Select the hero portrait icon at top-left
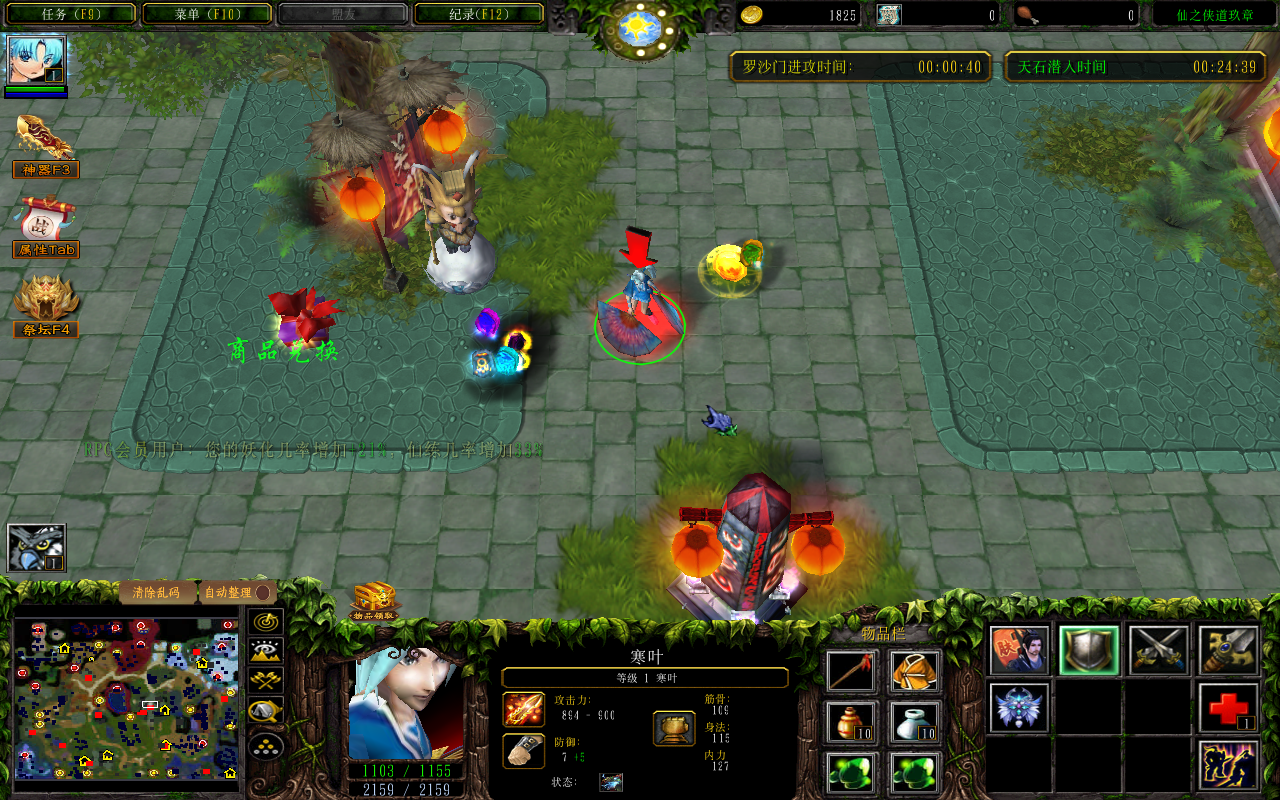 tap(37, 61)
